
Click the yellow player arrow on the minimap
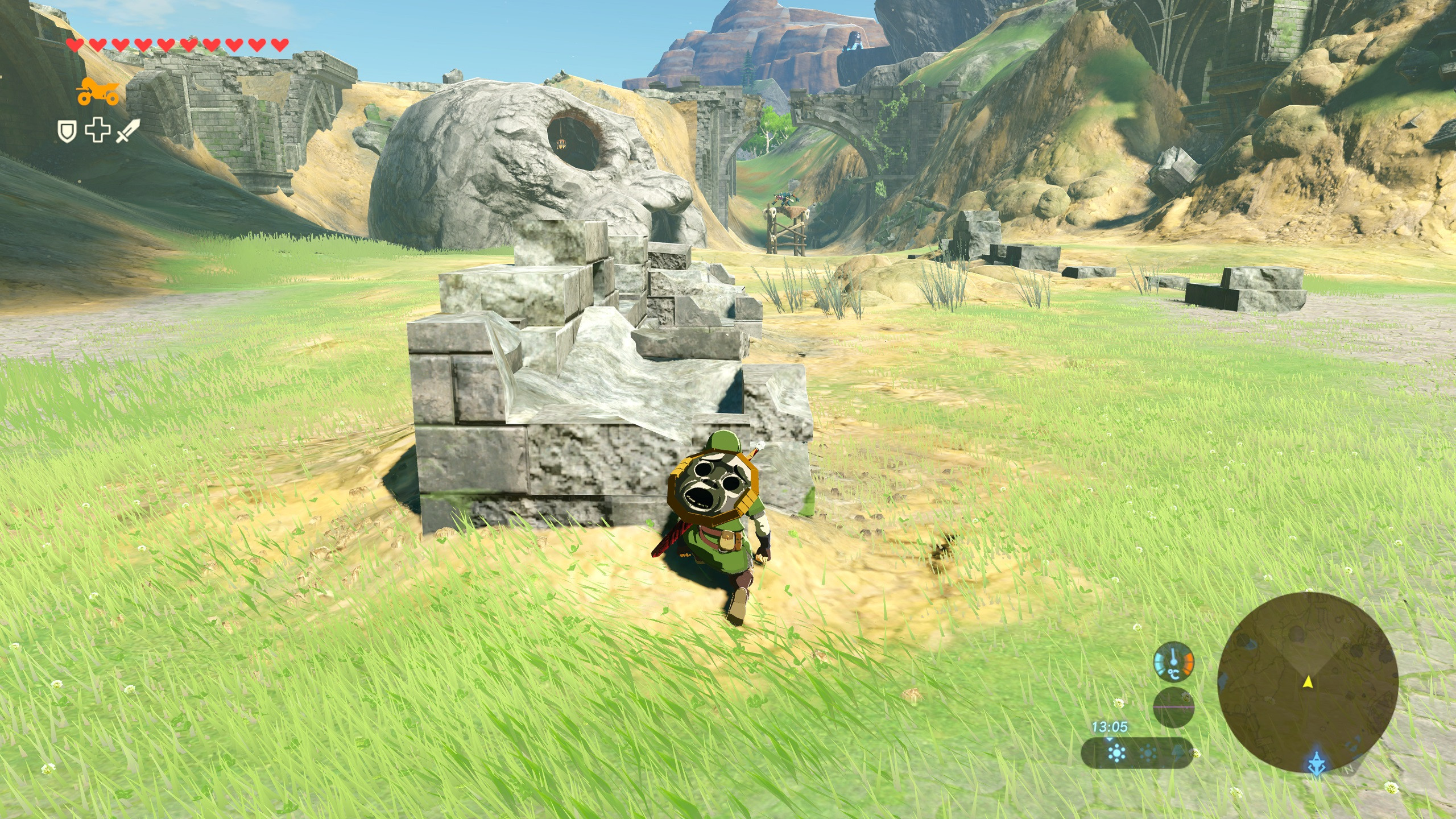1308,681
